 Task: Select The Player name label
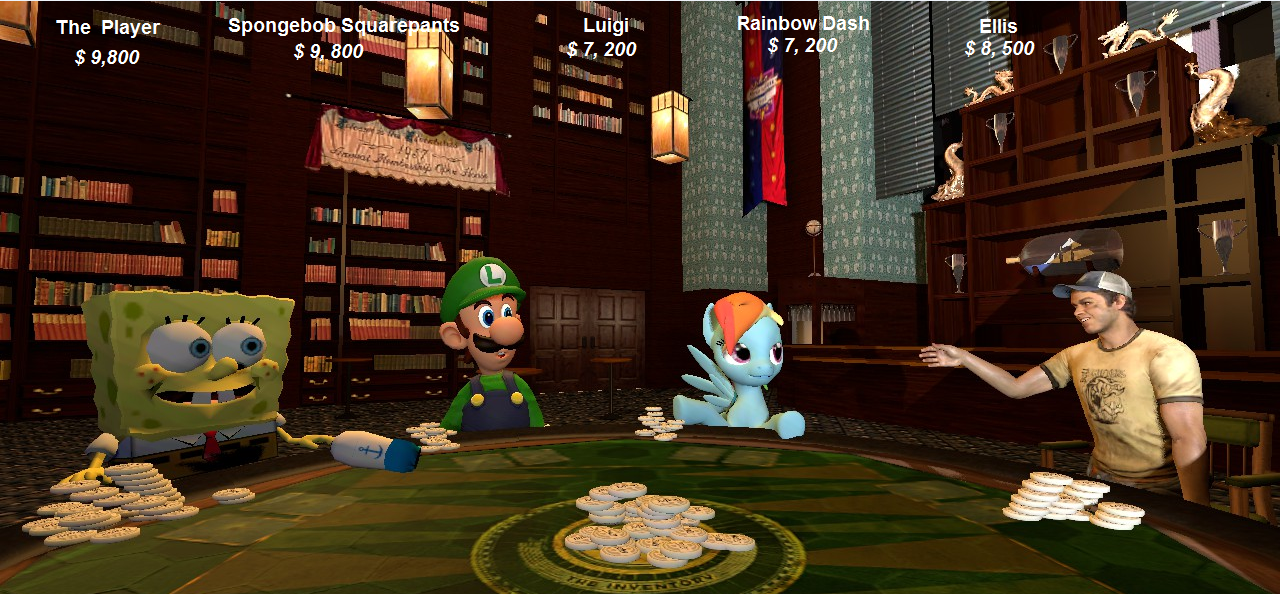click(108, 28)
